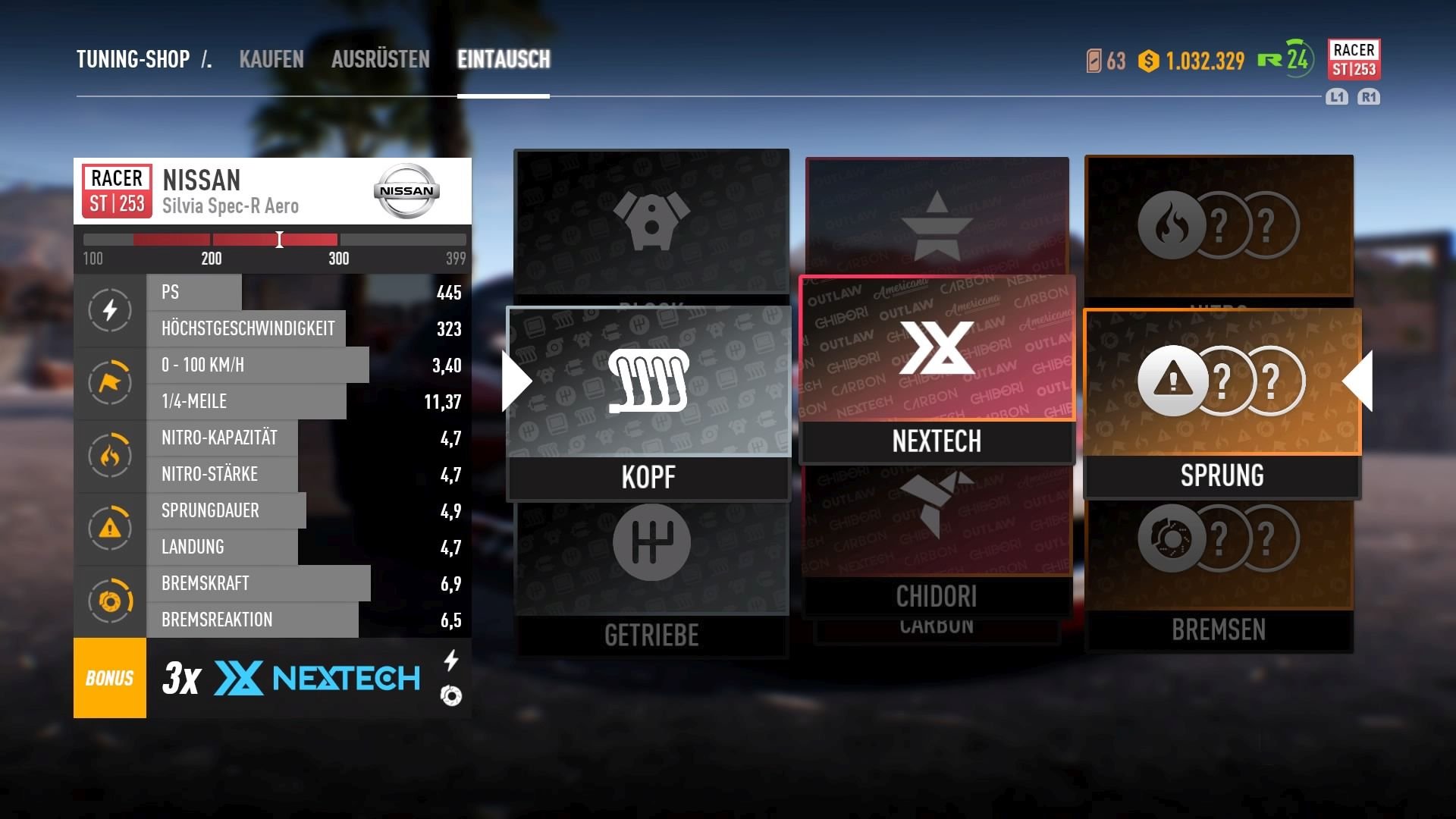Switch to the AUSRÜSTEN tab
Screen dimensions: 1456x819
click(379, 59)
